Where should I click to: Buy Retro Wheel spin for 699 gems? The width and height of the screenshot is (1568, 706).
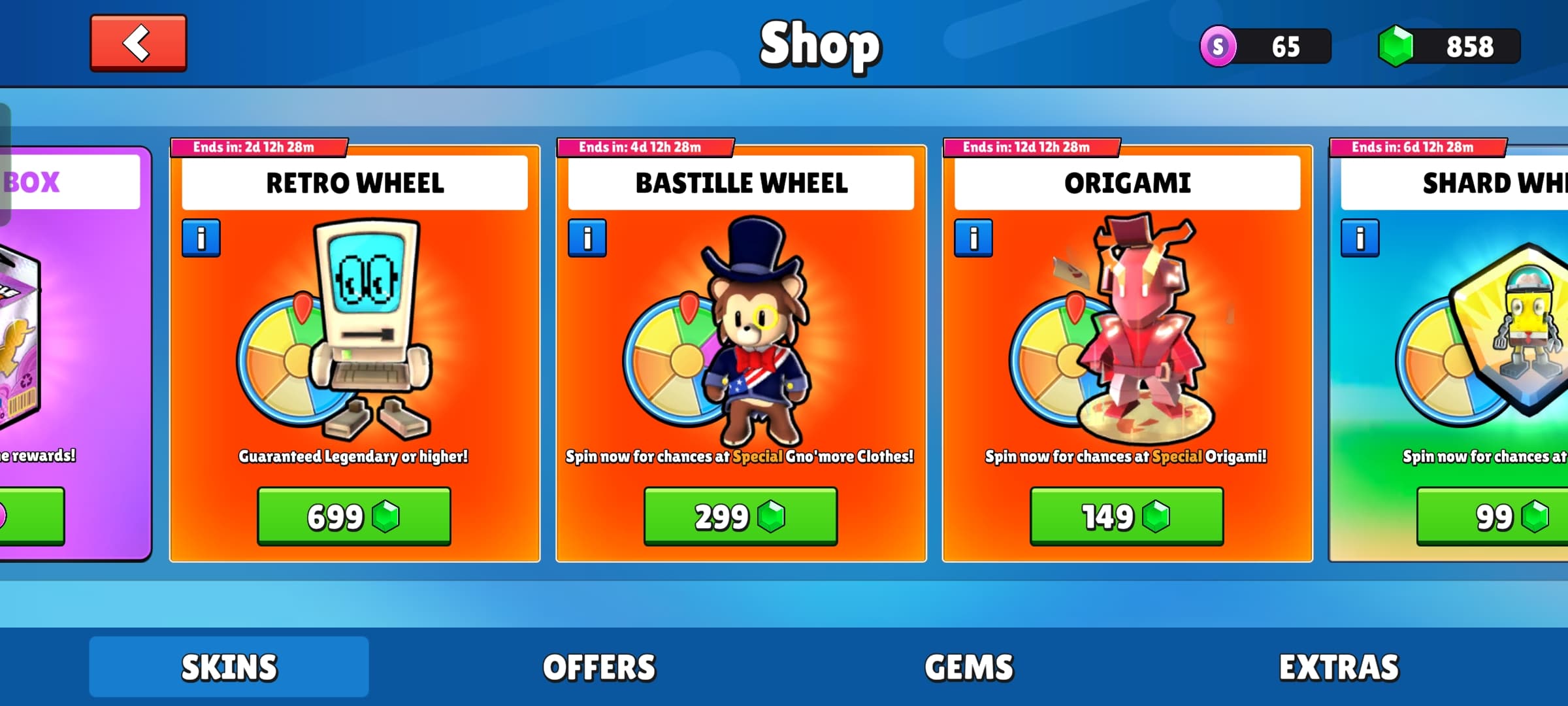click(x=354, y=516)
